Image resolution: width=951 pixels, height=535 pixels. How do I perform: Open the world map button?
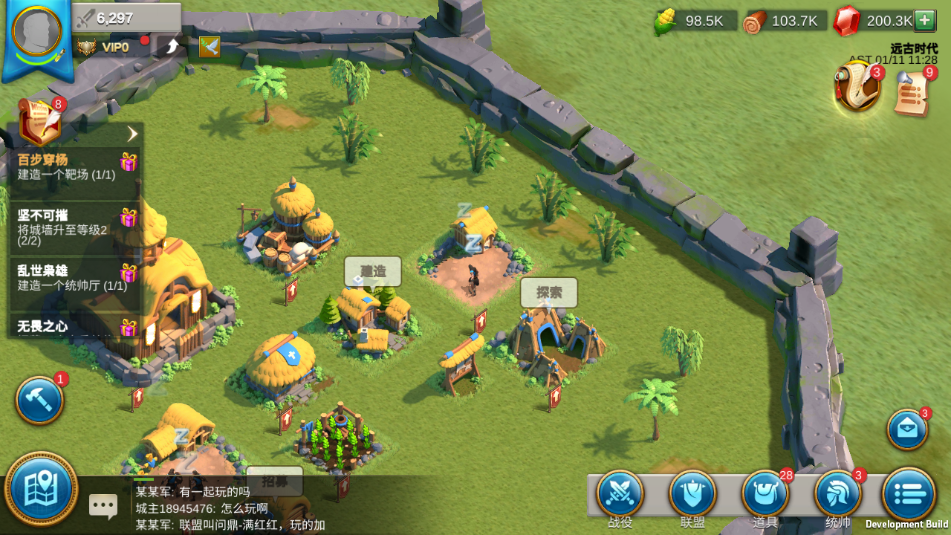(x=41, y=489)
